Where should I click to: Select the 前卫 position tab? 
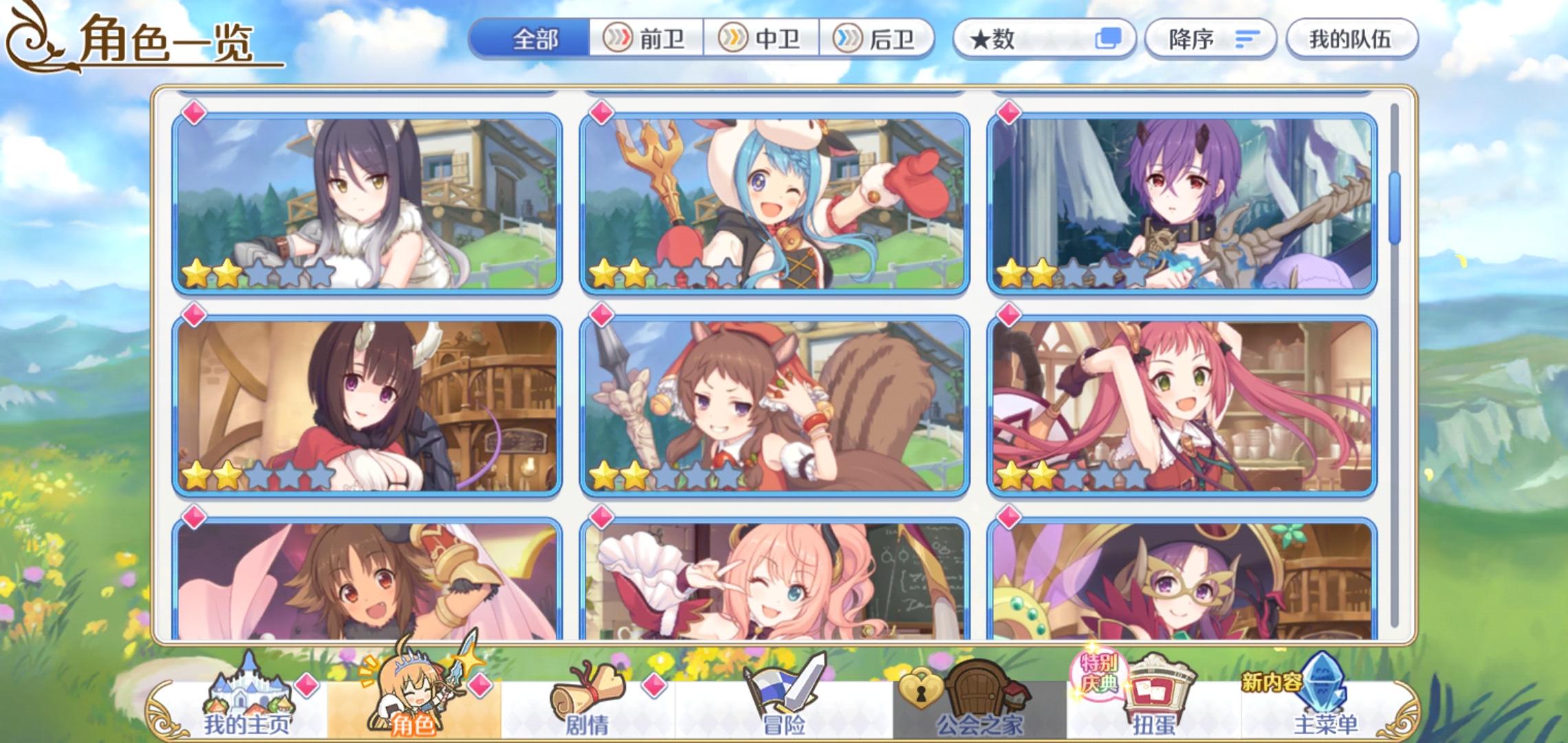coord(646,39)
